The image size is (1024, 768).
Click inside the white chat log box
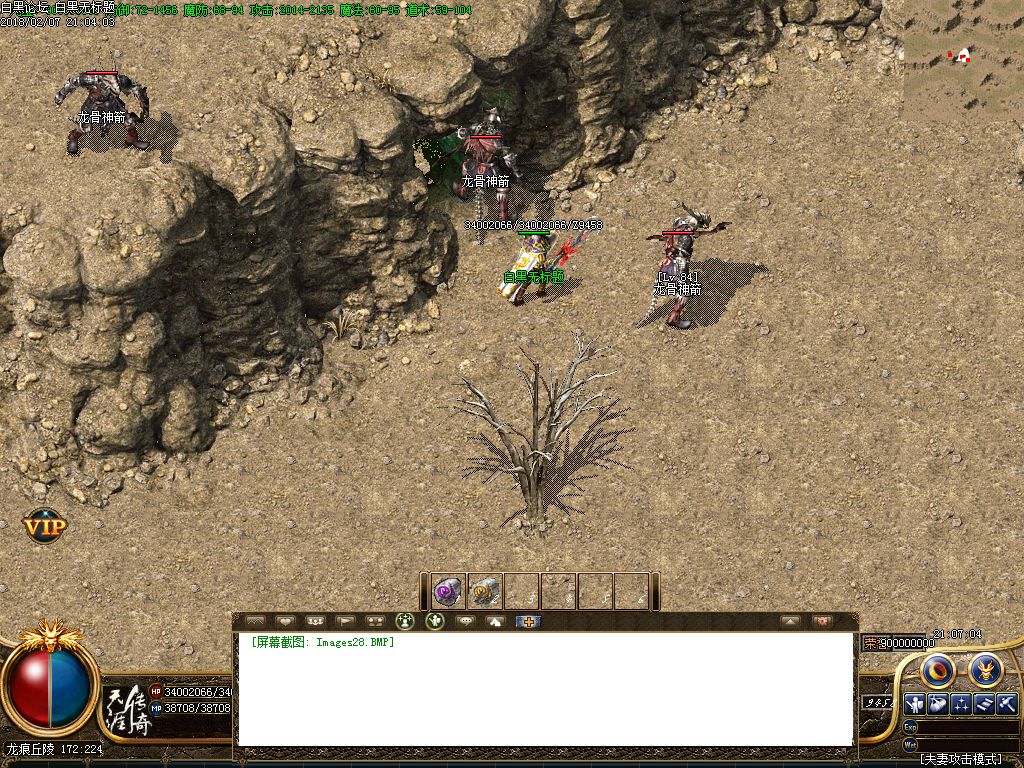(x=545, y=690)
